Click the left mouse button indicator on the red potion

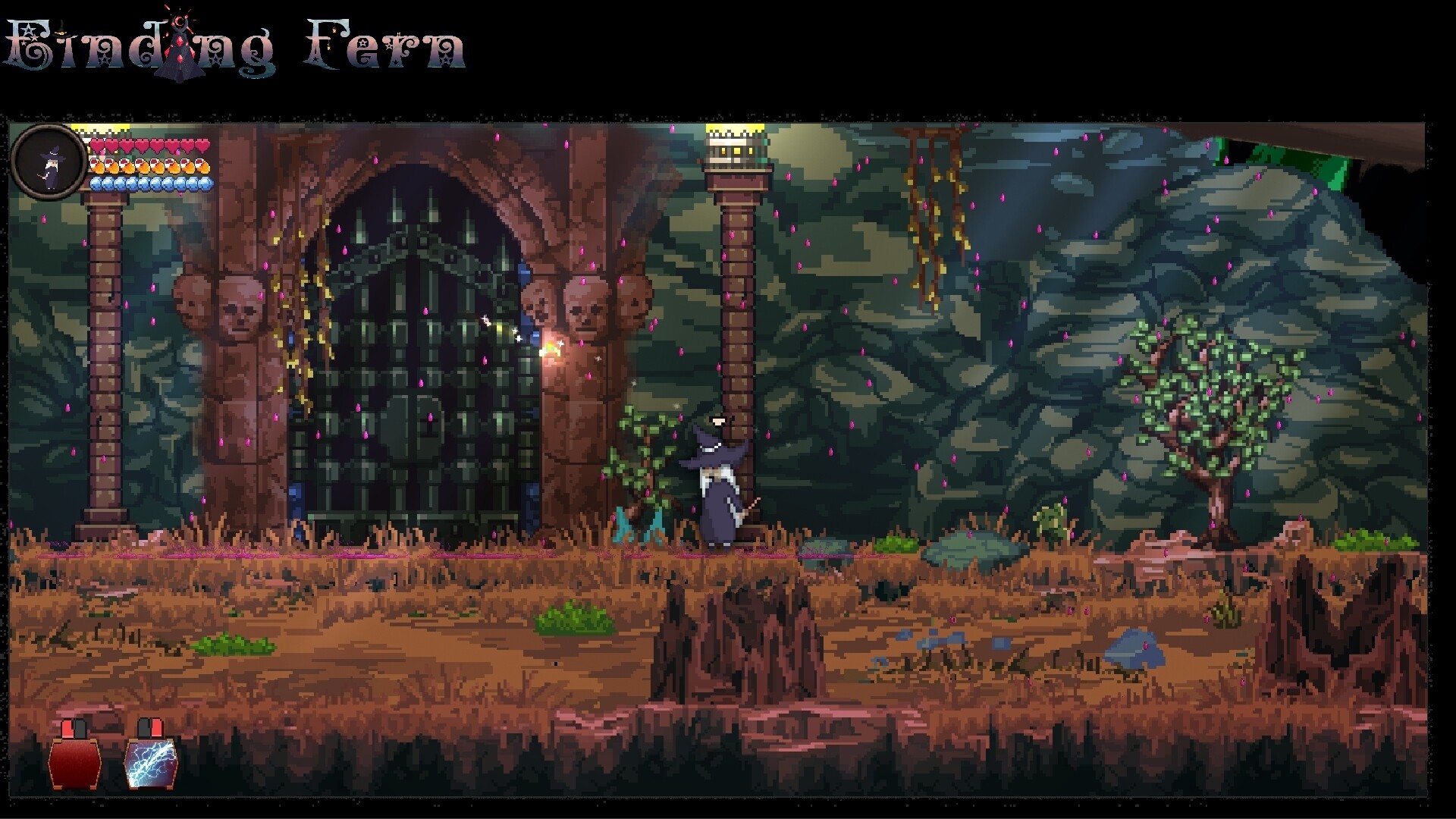tap(67, 726)
